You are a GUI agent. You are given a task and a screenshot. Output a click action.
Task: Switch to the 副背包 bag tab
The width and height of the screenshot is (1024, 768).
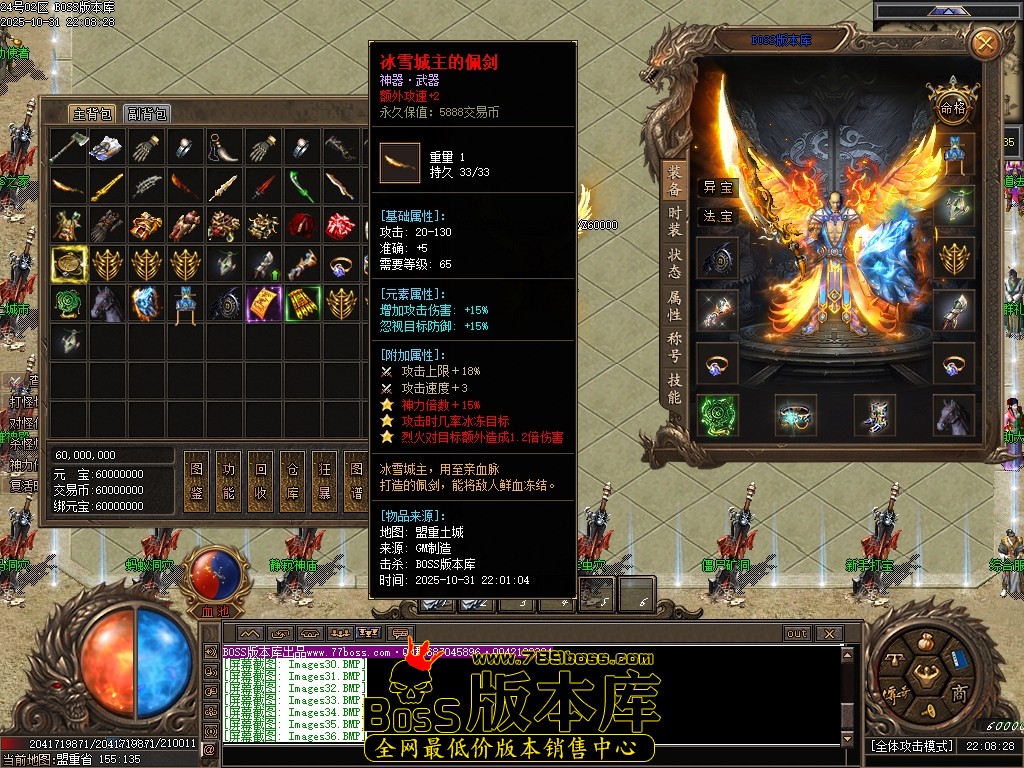(x=148, y=114)
